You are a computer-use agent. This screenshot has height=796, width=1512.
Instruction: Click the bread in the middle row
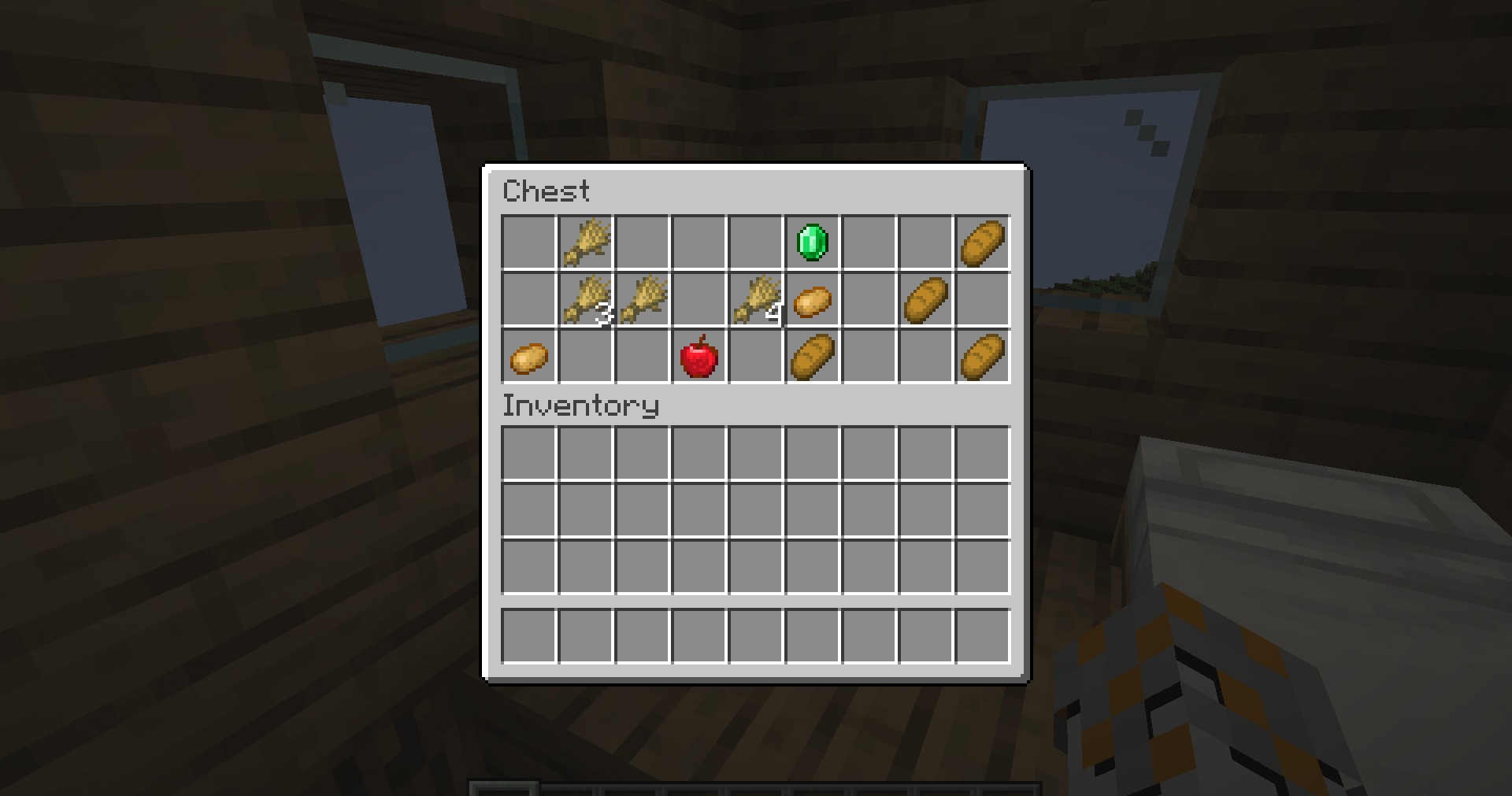(925, 299)
